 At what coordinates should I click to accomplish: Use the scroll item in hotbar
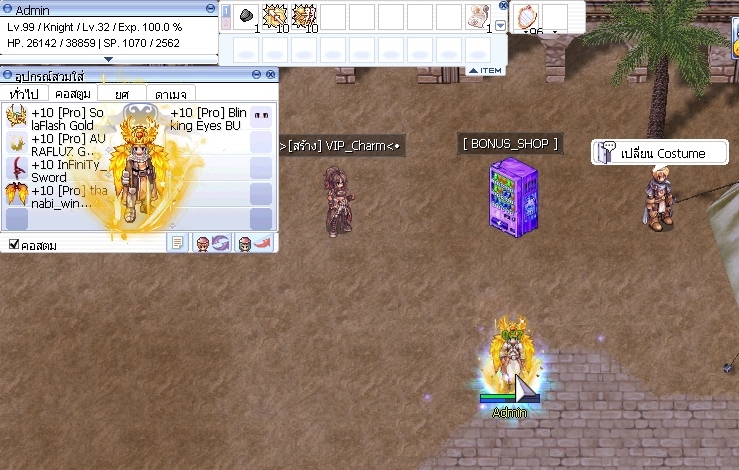pos(479,16)
